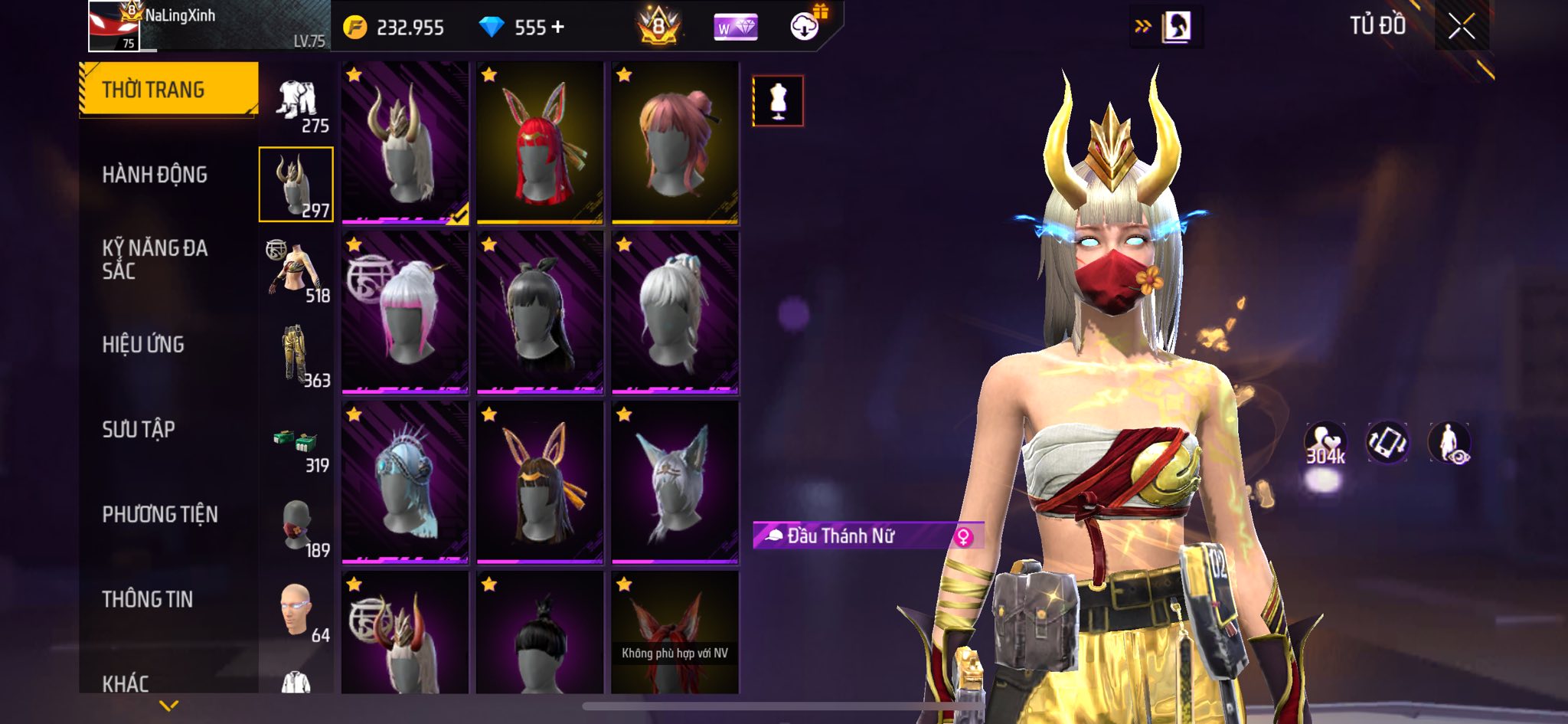
Task: Toggle the character rotate view icon
Action: click(x=1387, y=442)
